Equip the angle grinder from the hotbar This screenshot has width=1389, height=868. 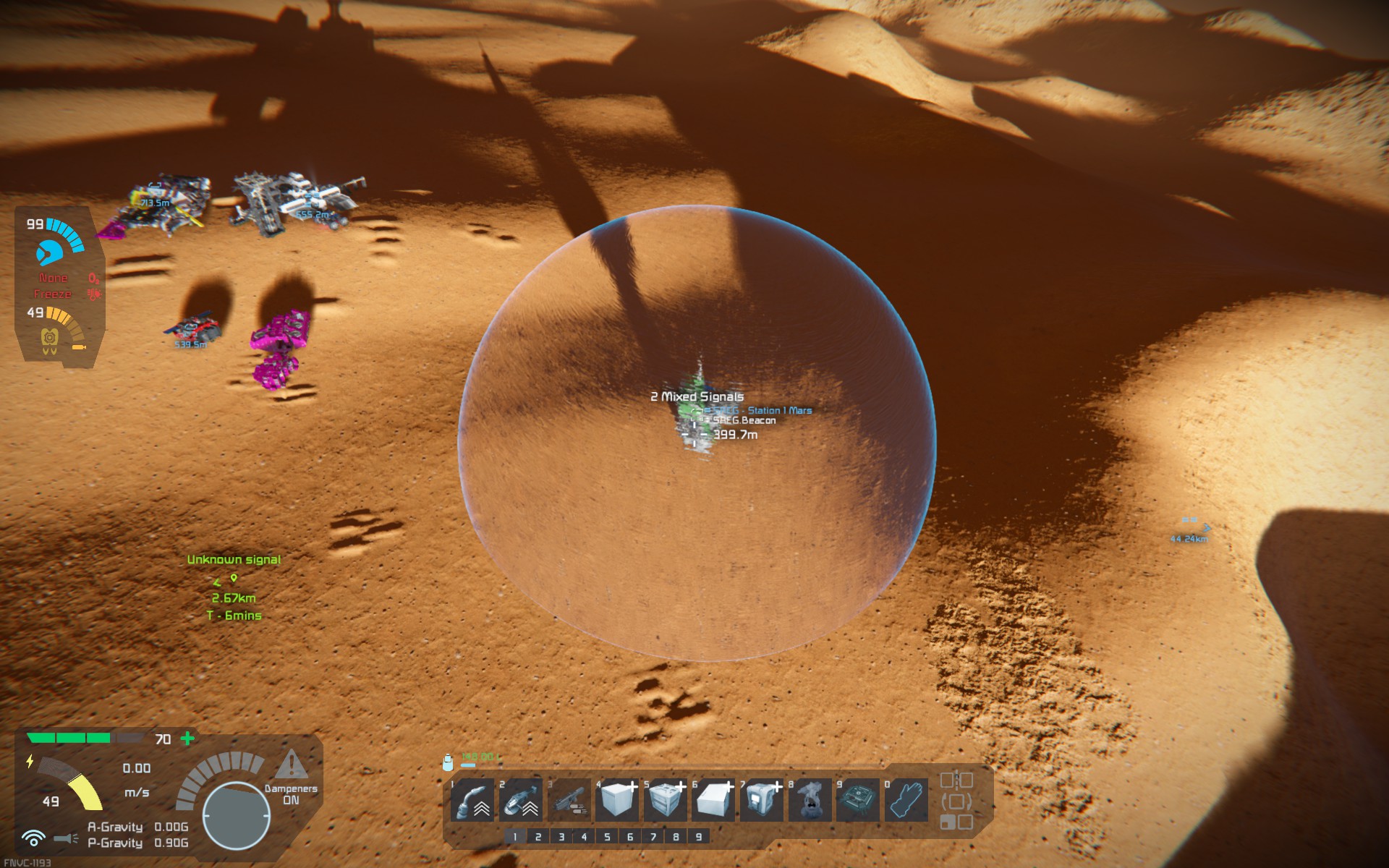(x=521, y=800)
